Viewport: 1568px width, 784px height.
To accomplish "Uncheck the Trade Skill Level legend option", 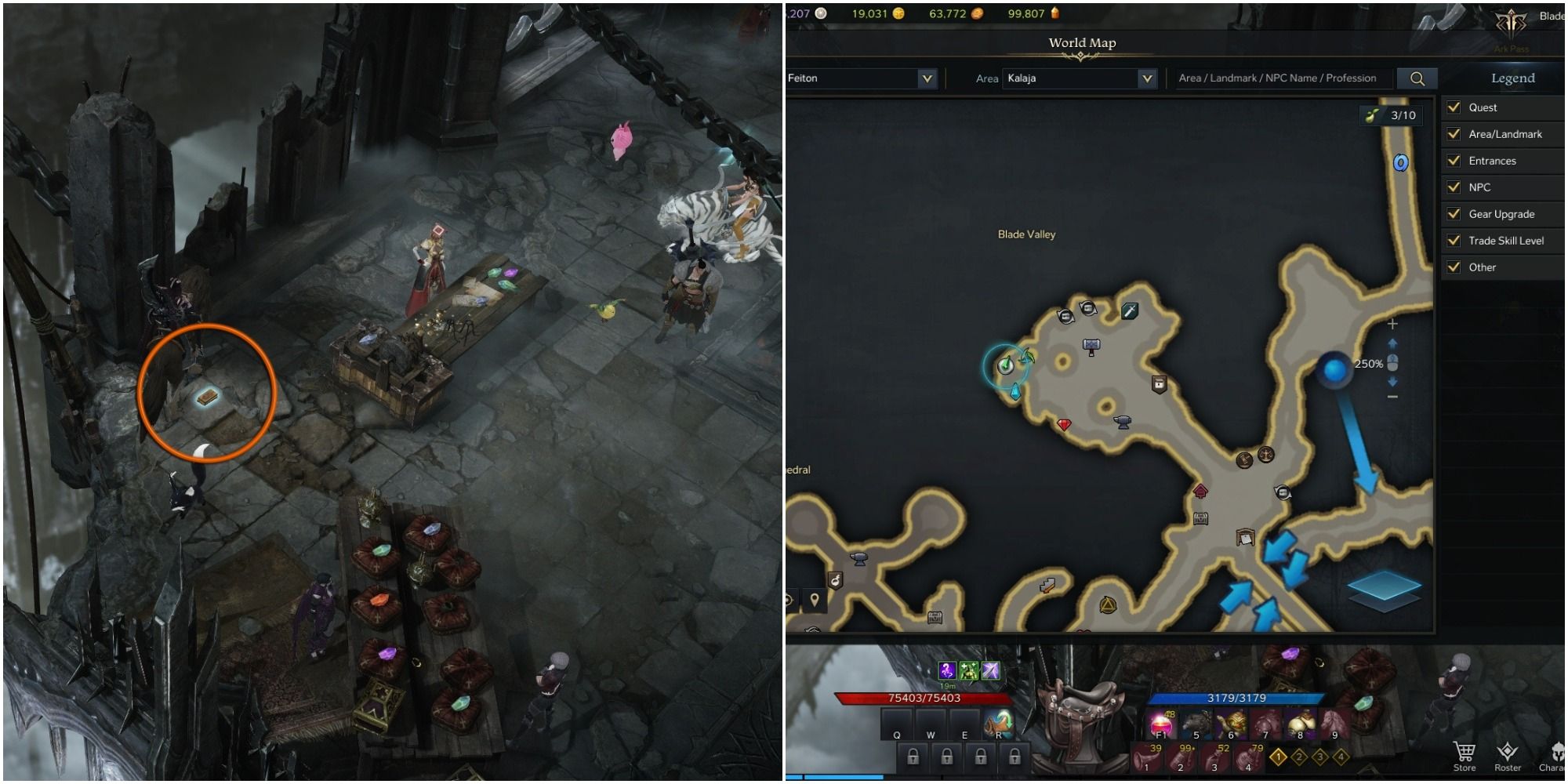I will click(1454, 241).
